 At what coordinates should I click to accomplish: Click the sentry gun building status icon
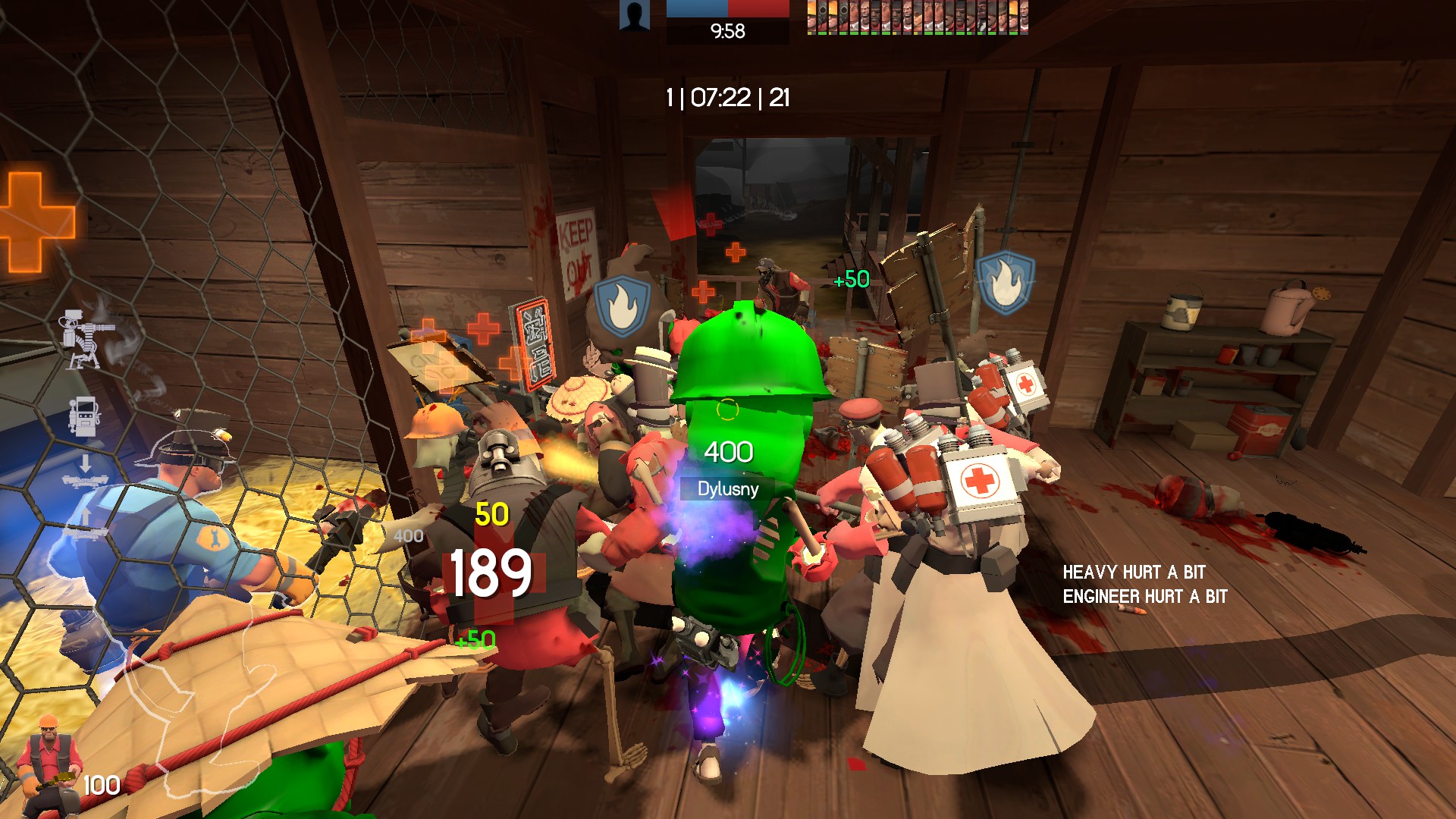(x=87, y=339)
